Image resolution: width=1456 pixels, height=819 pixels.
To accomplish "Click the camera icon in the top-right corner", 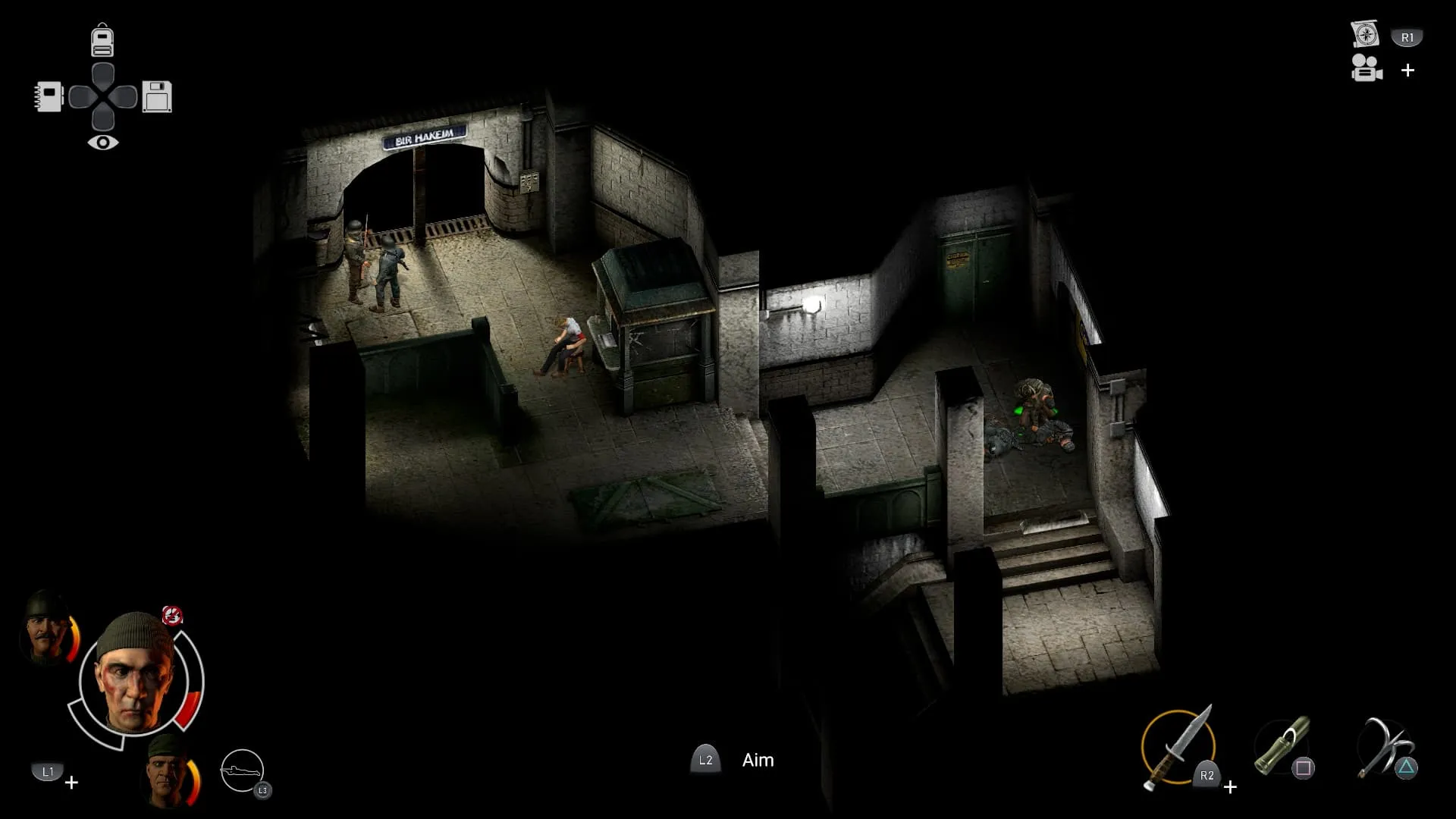I will click(1365, 71).
